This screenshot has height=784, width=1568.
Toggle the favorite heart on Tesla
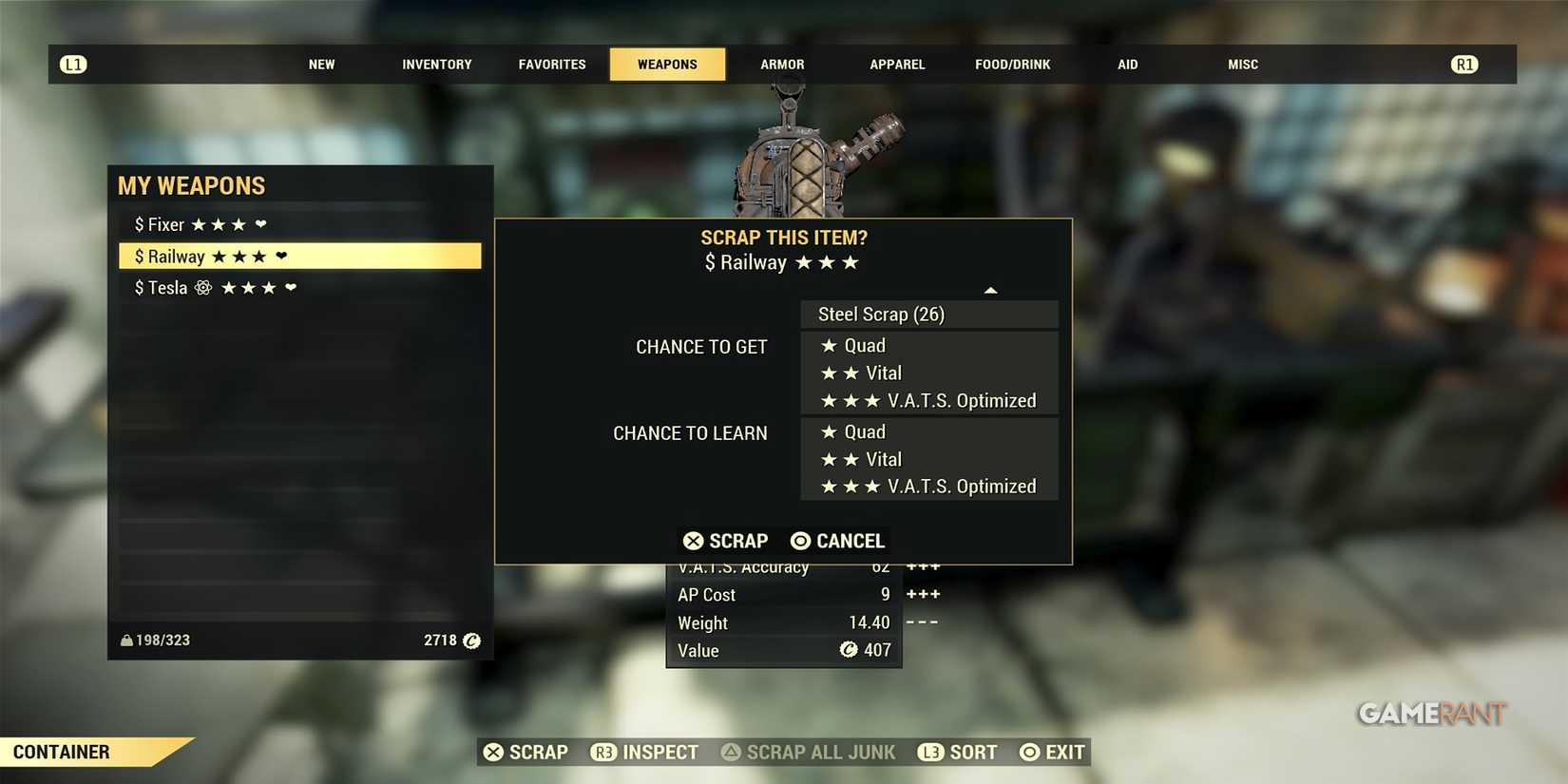tap(290, 287)
